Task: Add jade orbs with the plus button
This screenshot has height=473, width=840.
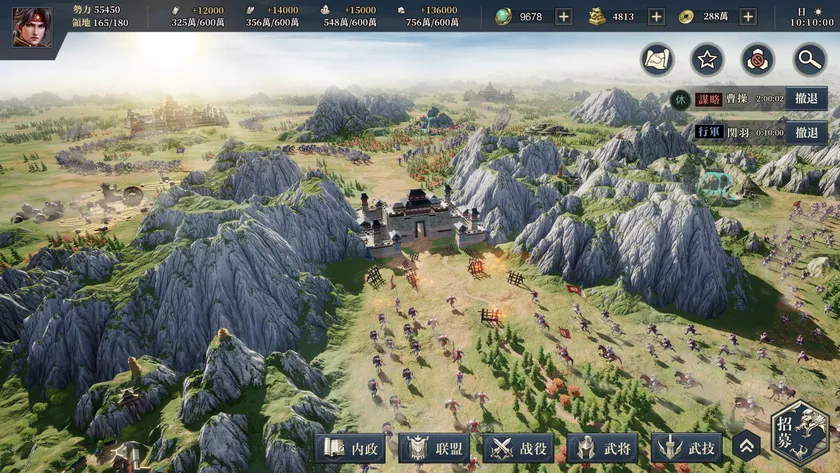Action: click(564, 17)
